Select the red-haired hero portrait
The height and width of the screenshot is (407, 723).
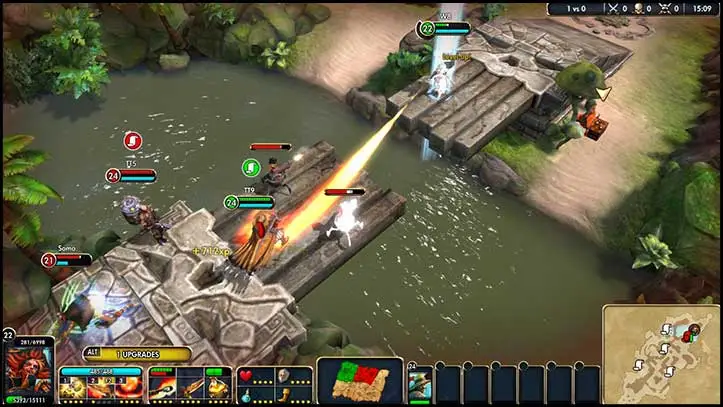point(28,370)
